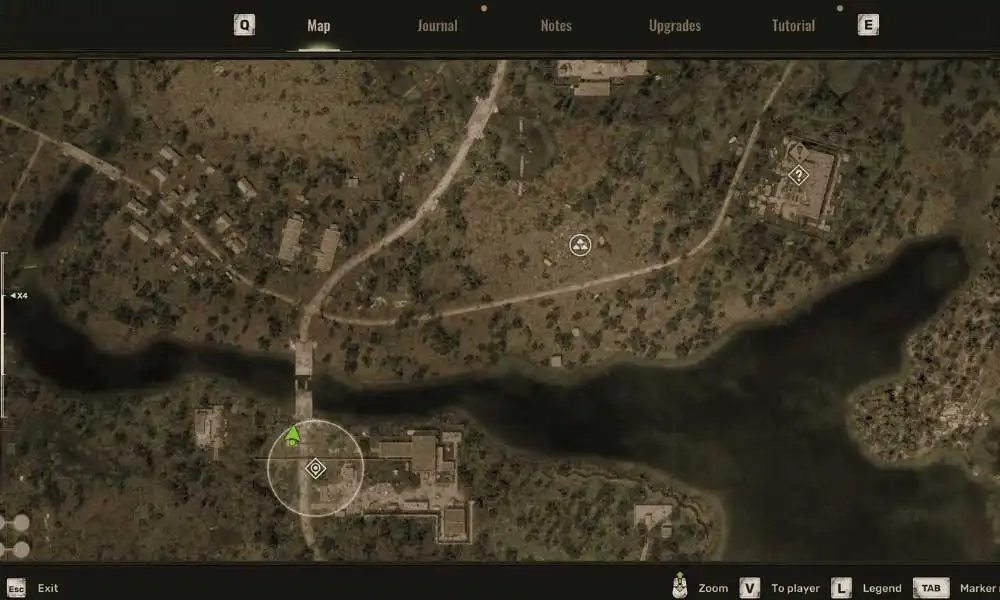Click the quest objective diamond marker
Viewport: 1000px width, 600px height.
point(315,468)
